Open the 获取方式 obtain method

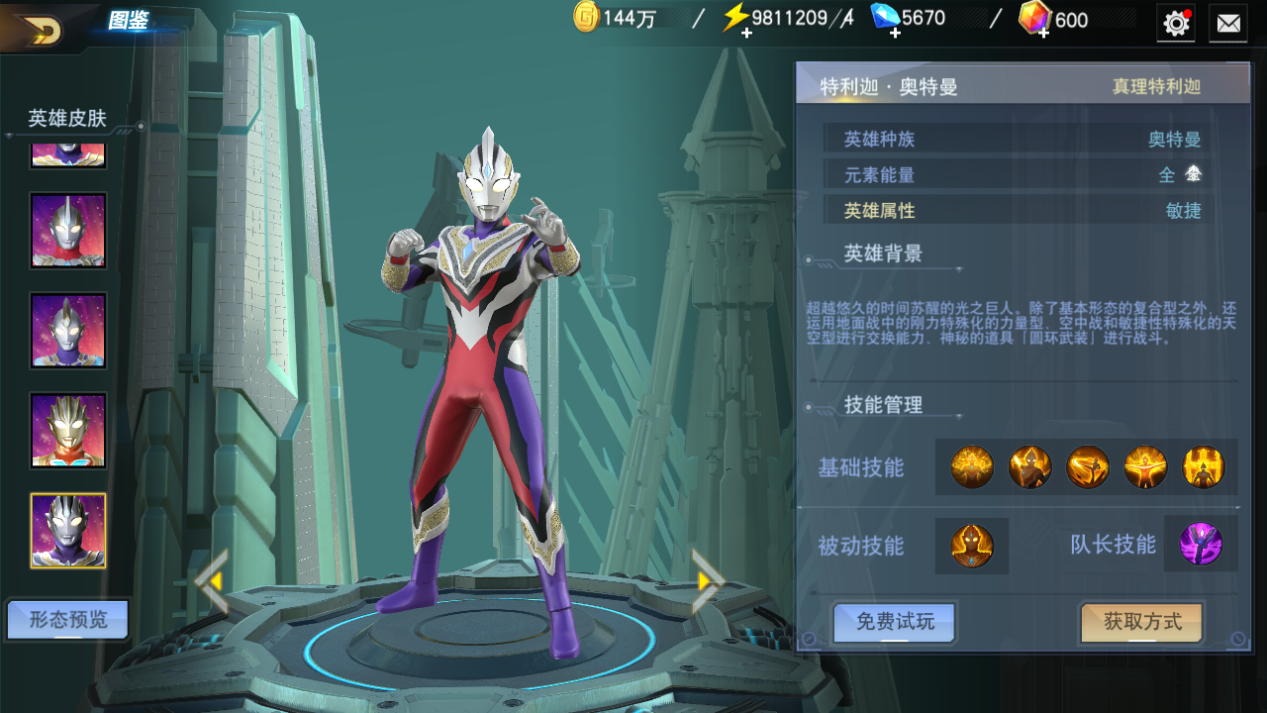pos(1142,622)
